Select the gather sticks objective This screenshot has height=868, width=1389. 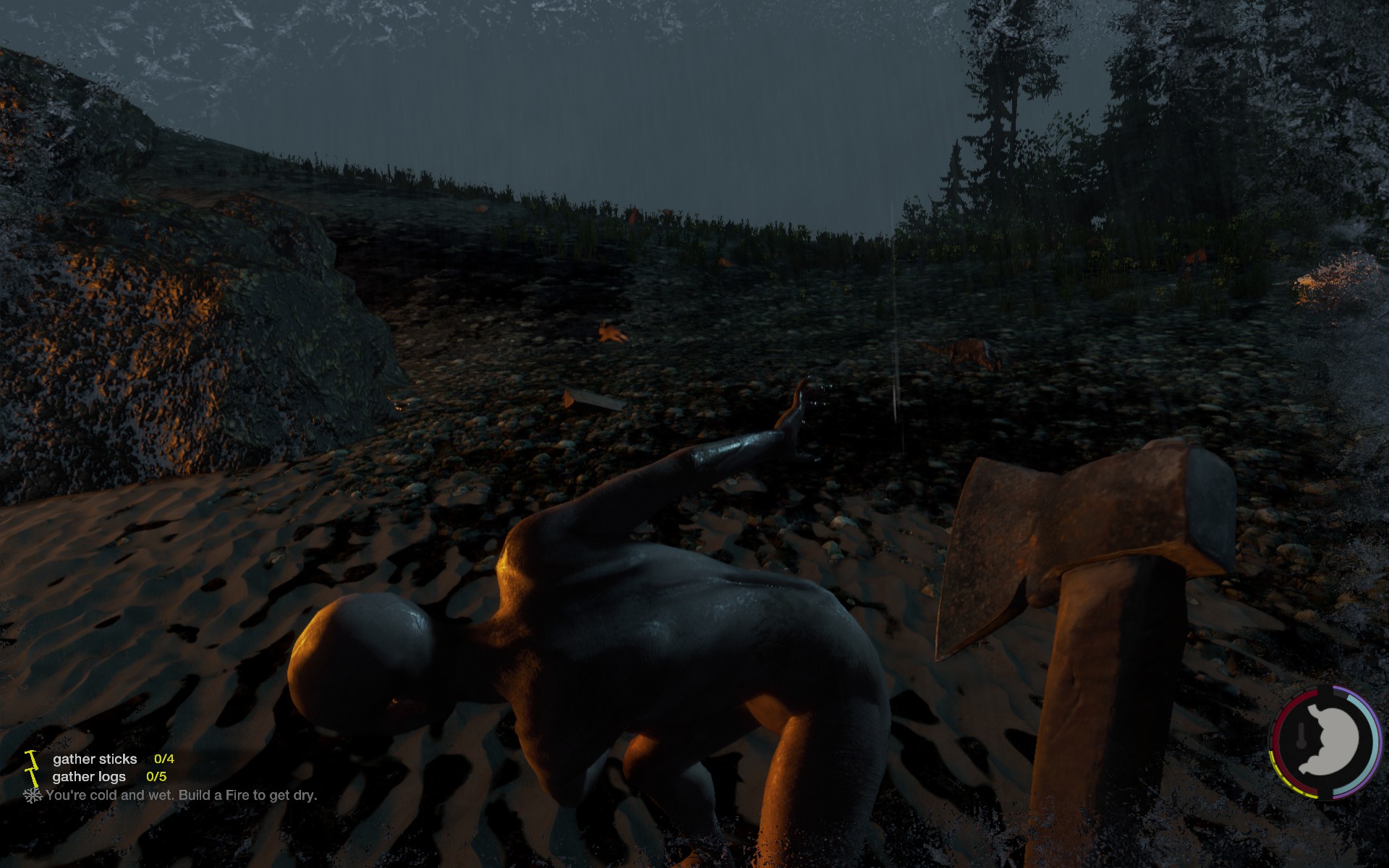[x=95, y=759]
